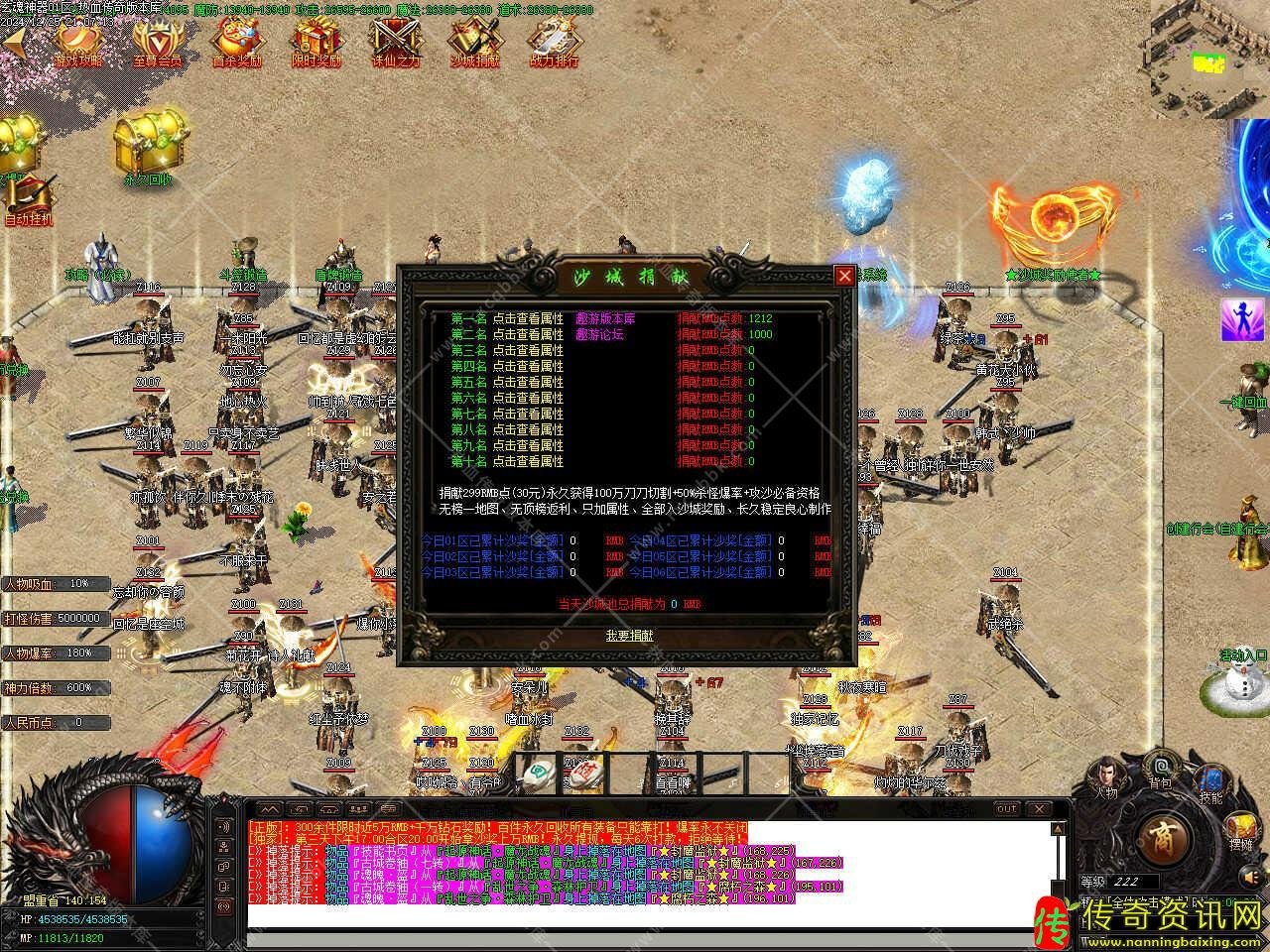The image size is (1270, 952).
Task: Open the 限时奖励 timed rewards gift box
Action: pos(317,42)
